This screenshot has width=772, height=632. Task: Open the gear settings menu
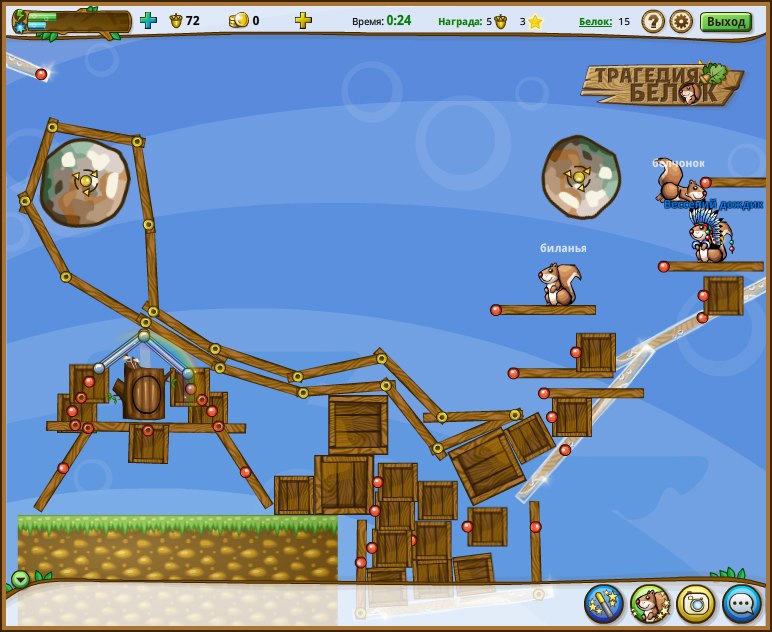click(x=681, y=21)
